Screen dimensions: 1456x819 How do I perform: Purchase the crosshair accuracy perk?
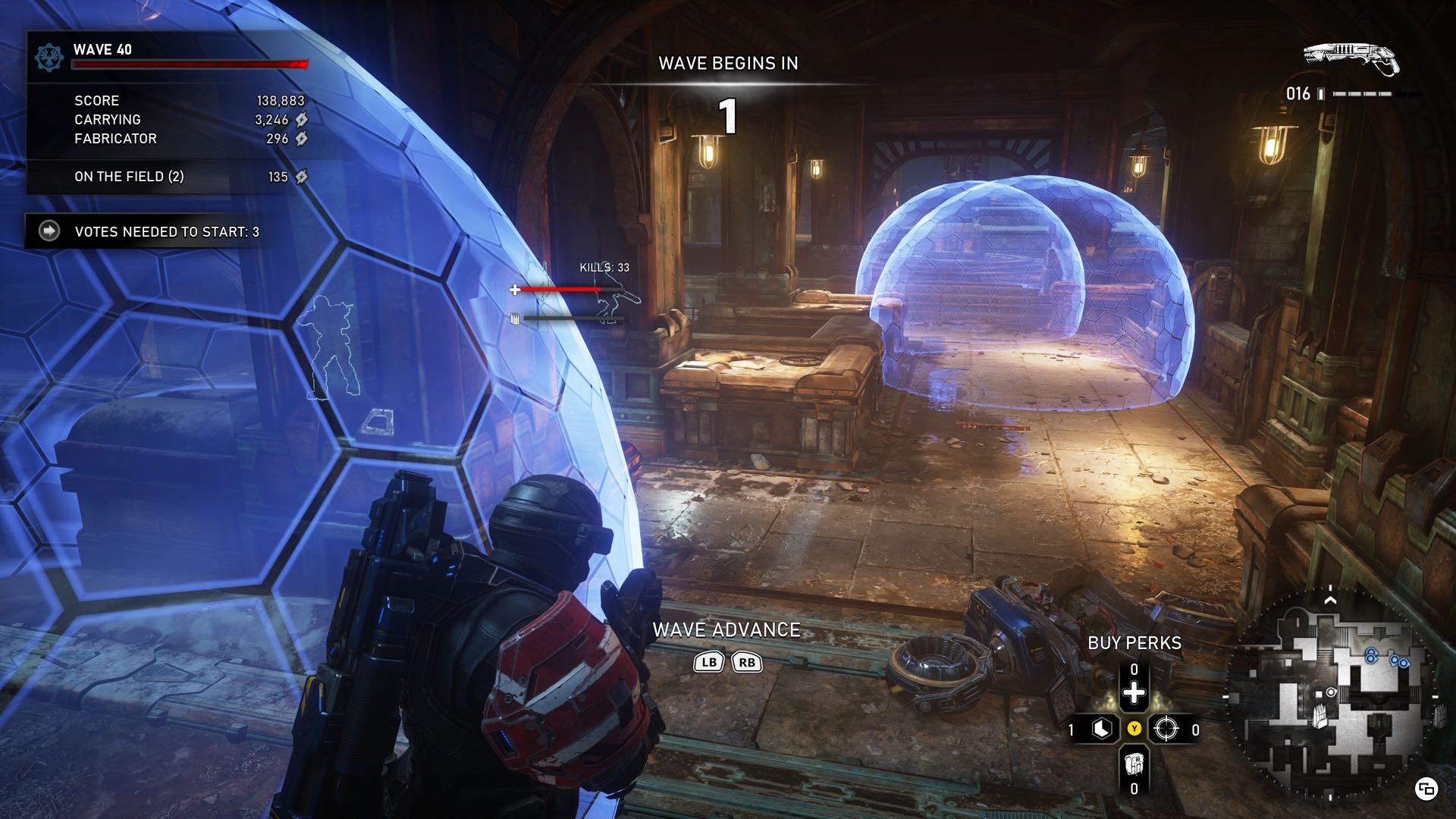1166,730
